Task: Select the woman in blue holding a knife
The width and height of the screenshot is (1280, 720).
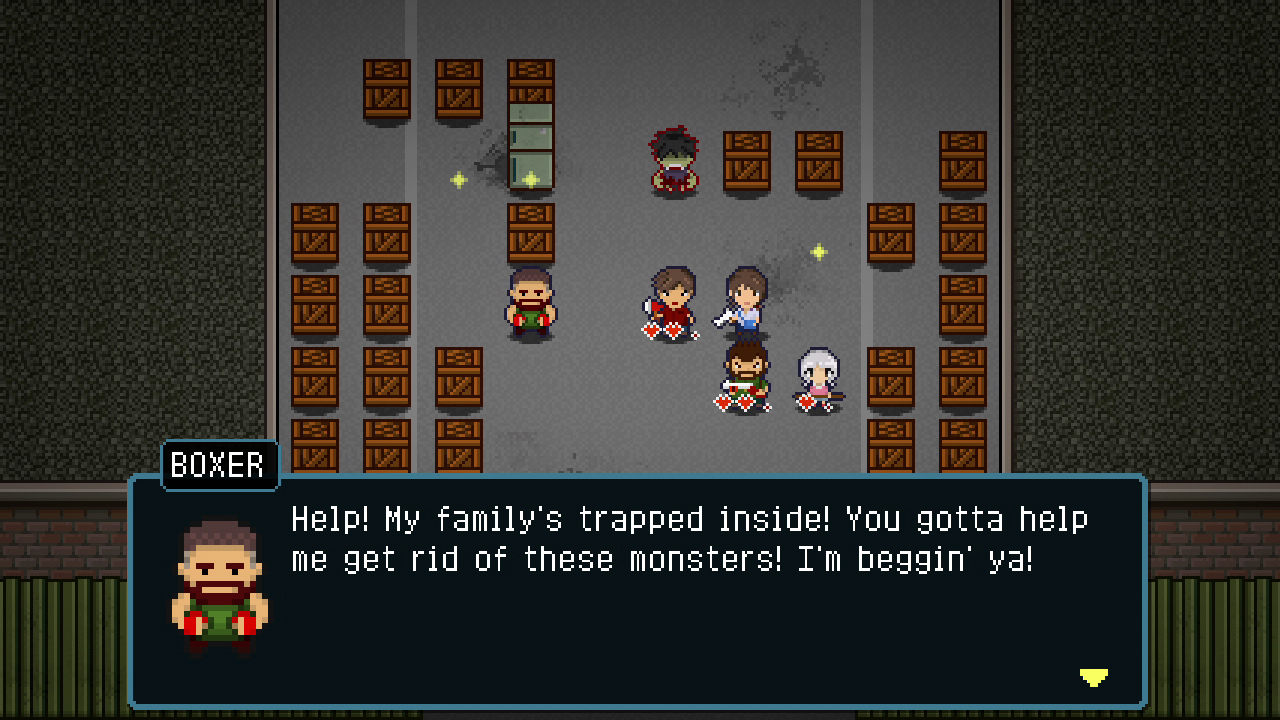Action: 744,300
